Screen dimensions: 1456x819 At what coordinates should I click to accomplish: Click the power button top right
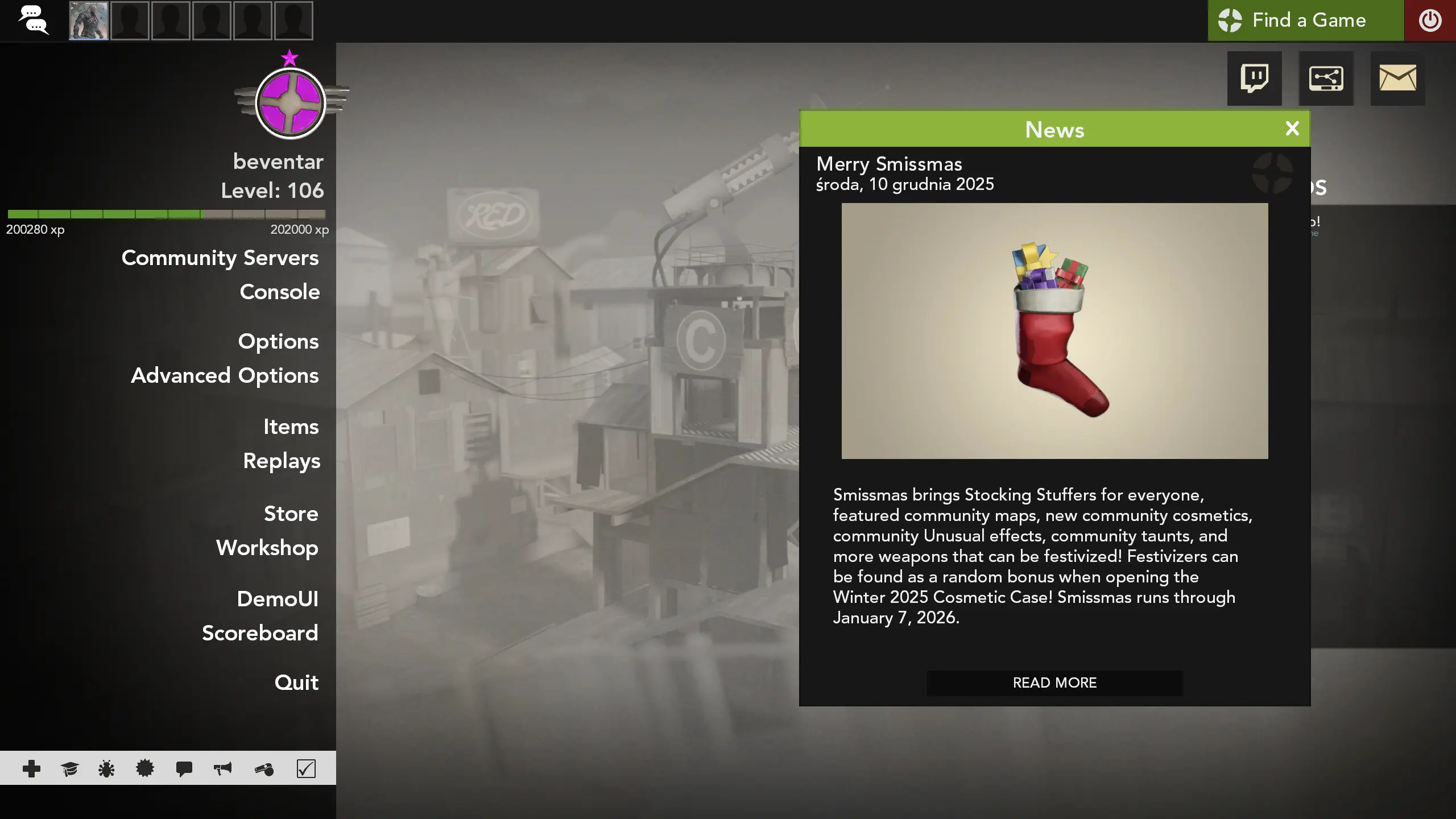click(x=1430, y=20)
